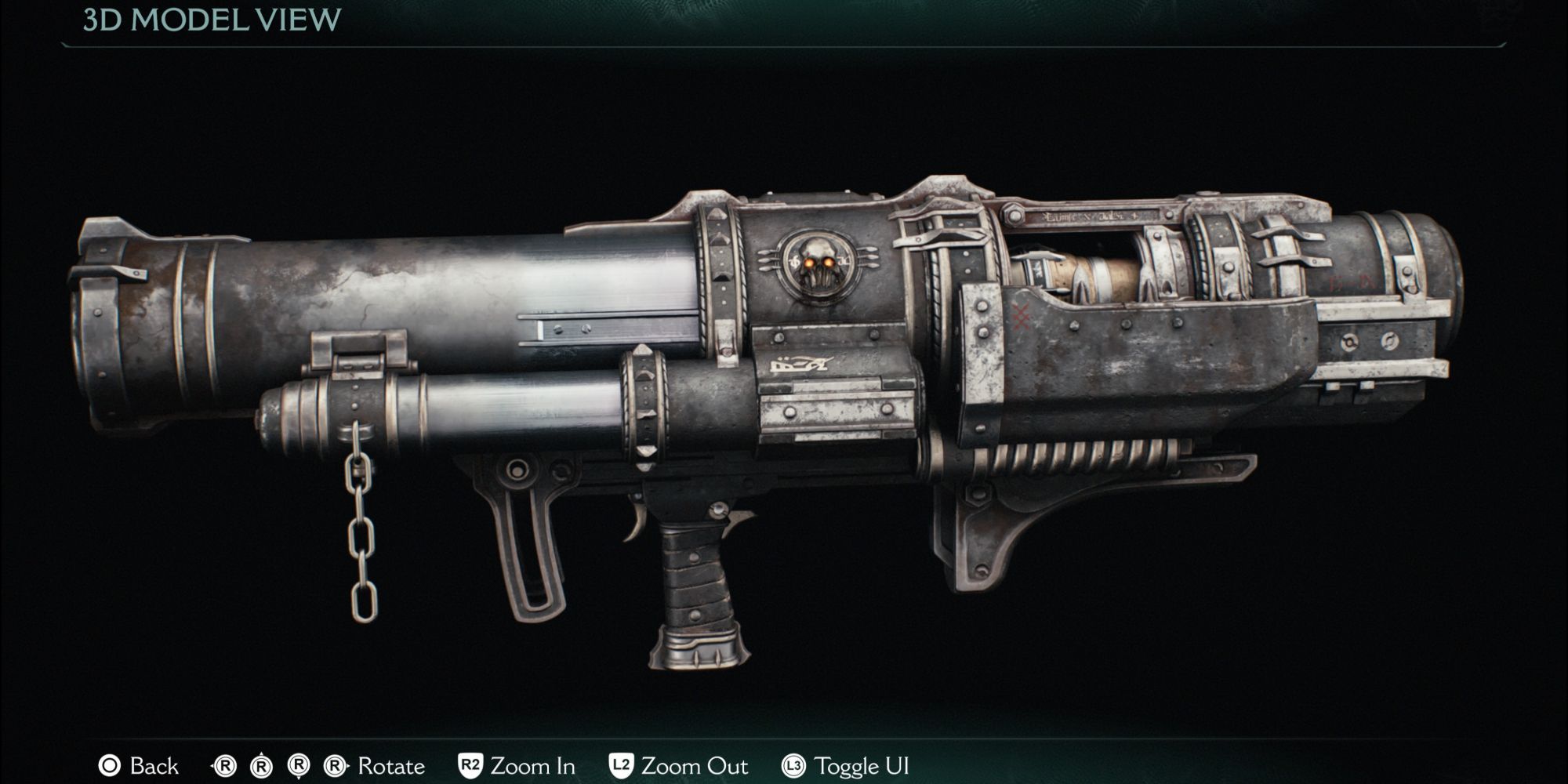Expand the 3D MODEL VIEW title header
The height and width of the screenshot is (784, 1568).
pos(212,18)
